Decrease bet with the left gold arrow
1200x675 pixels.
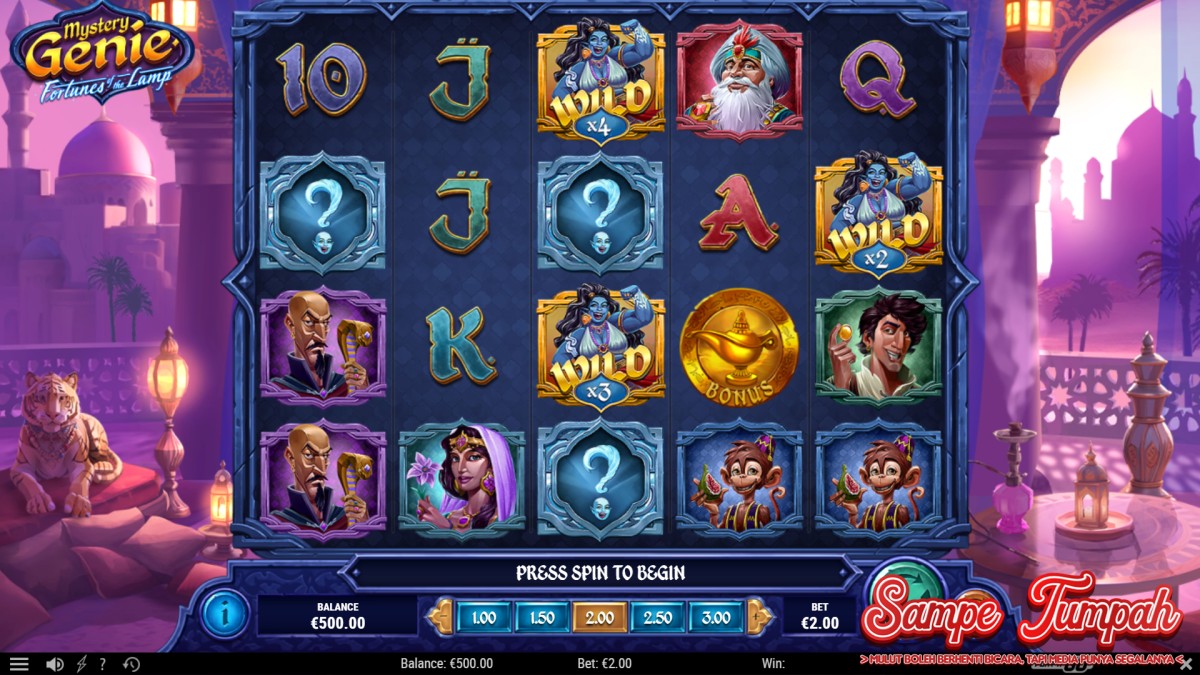pyautogui.click(x=440, y=617)
